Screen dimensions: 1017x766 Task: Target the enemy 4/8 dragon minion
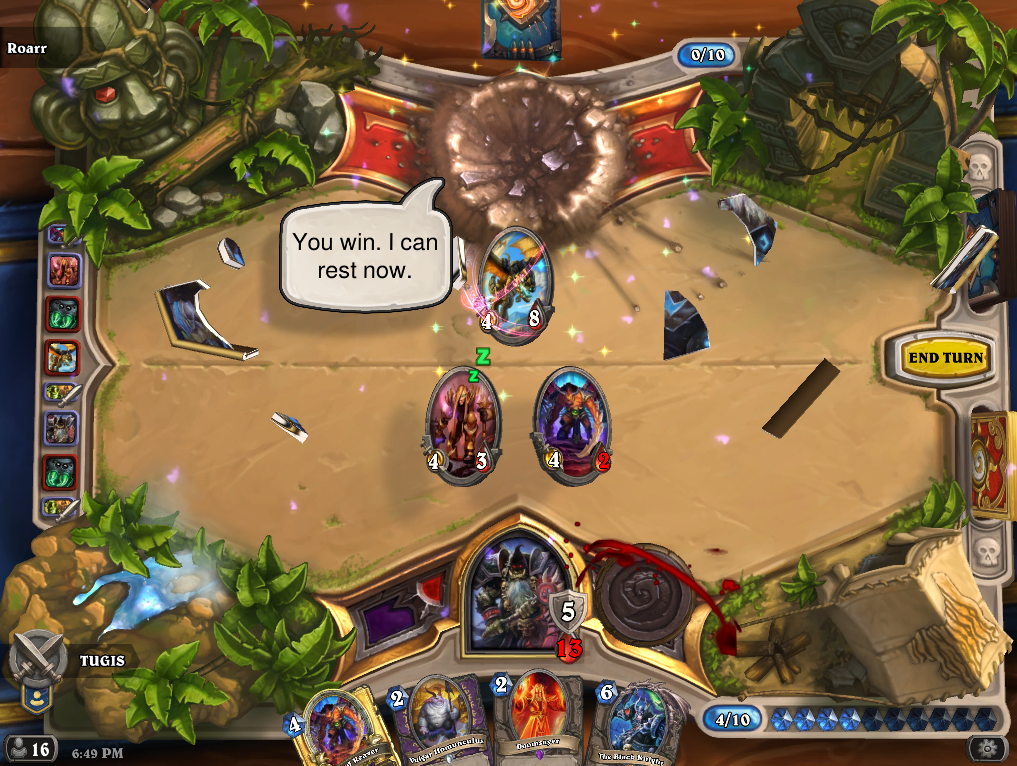click(516, 284)
